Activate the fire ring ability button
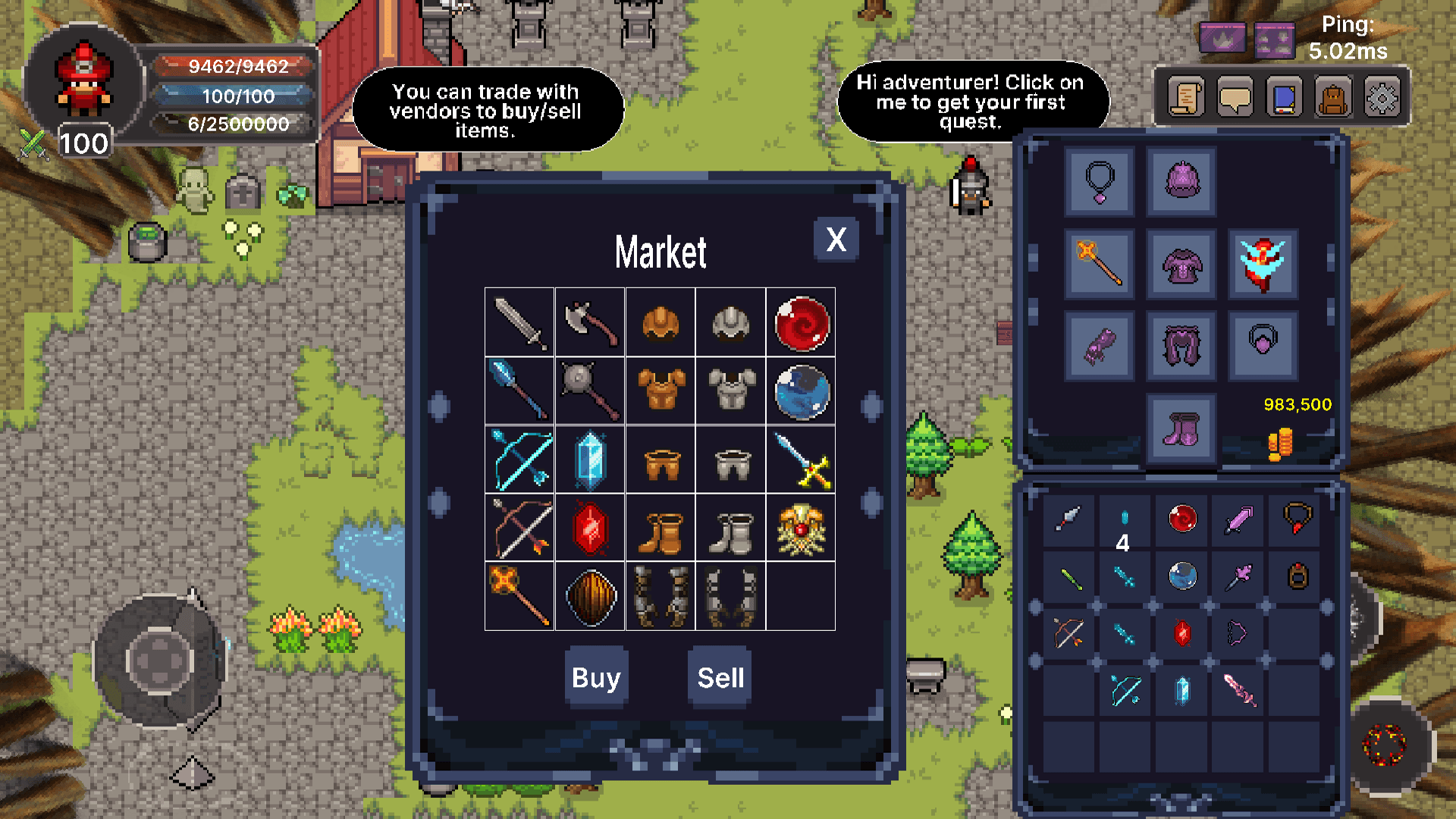Image resolution: width=1456 pixels, height=819 pixels. pyautogui.click(x=1385, y=744)
